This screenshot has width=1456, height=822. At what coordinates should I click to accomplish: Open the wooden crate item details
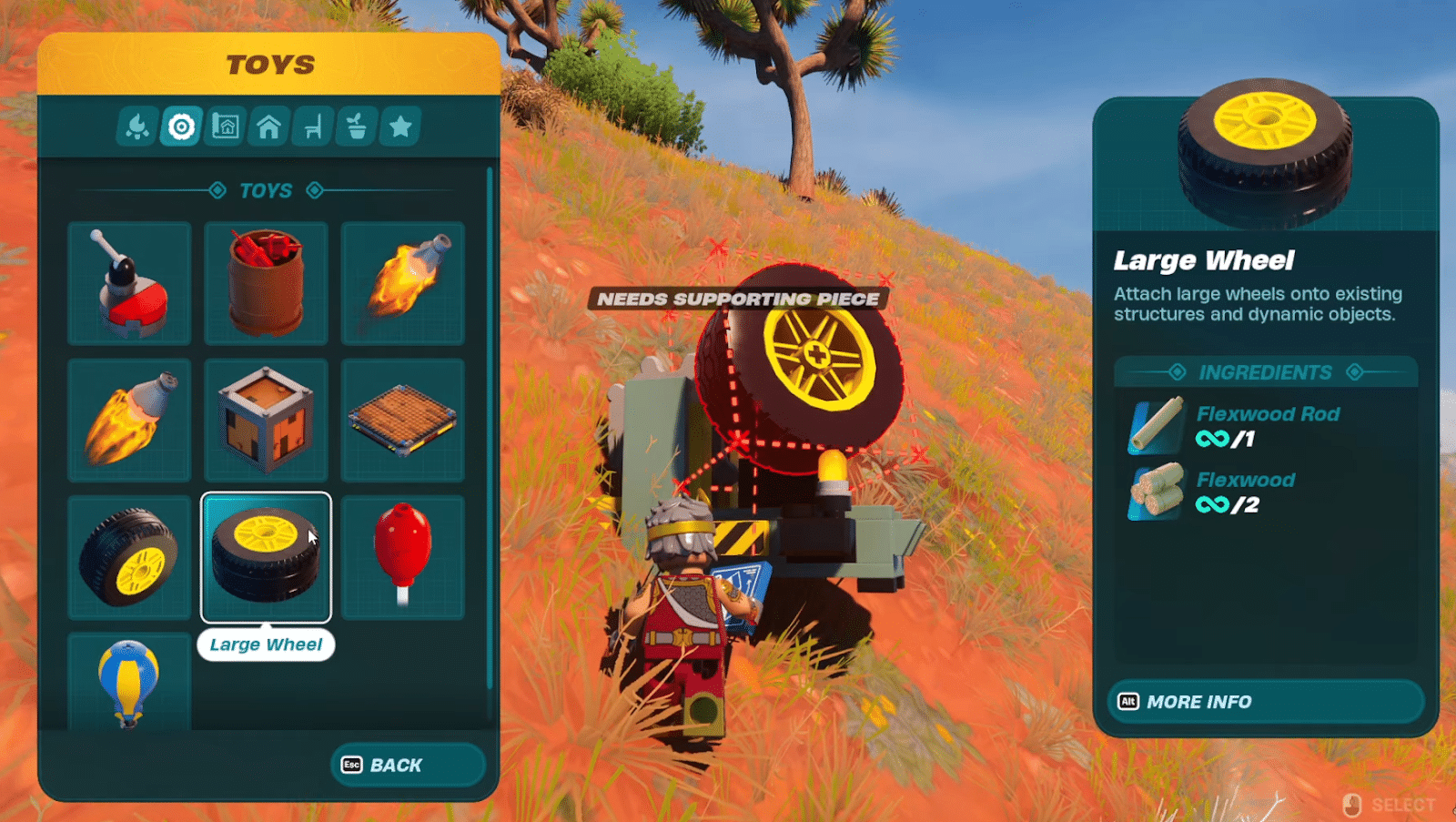point(267,419)
